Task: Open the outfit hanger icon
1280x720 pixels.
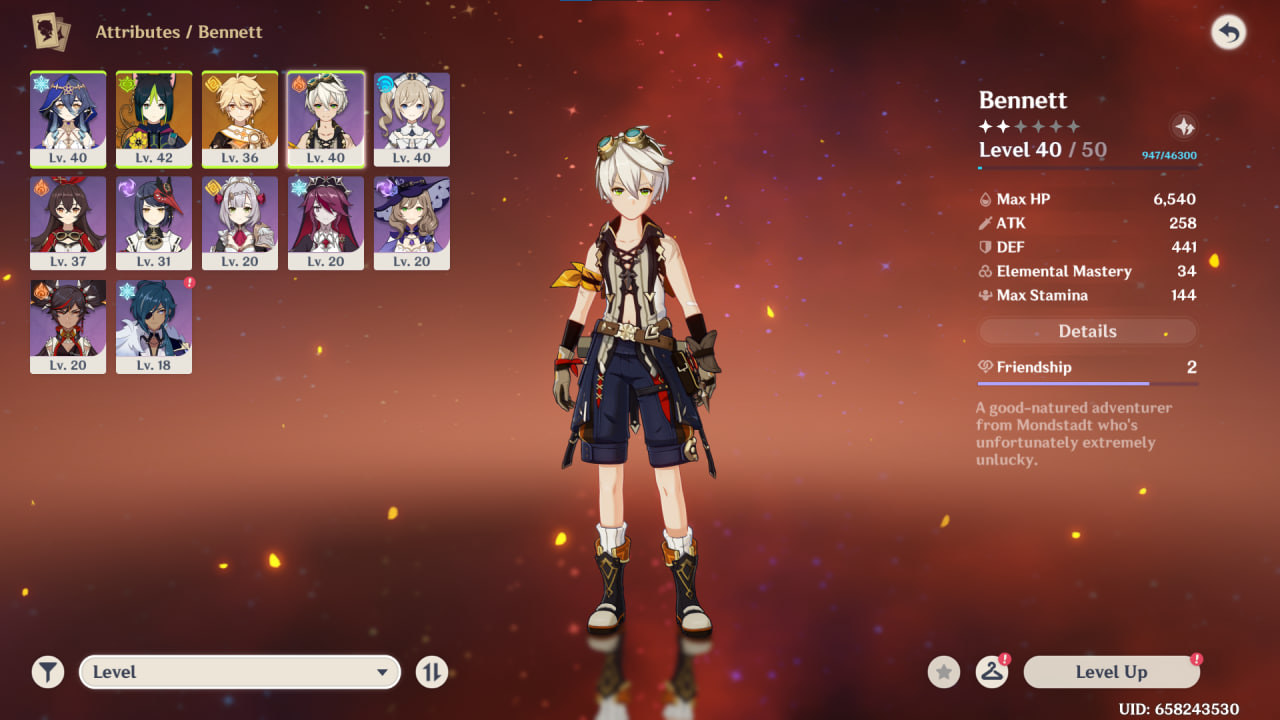Action: pyautogui.click(x=991, y=672)
